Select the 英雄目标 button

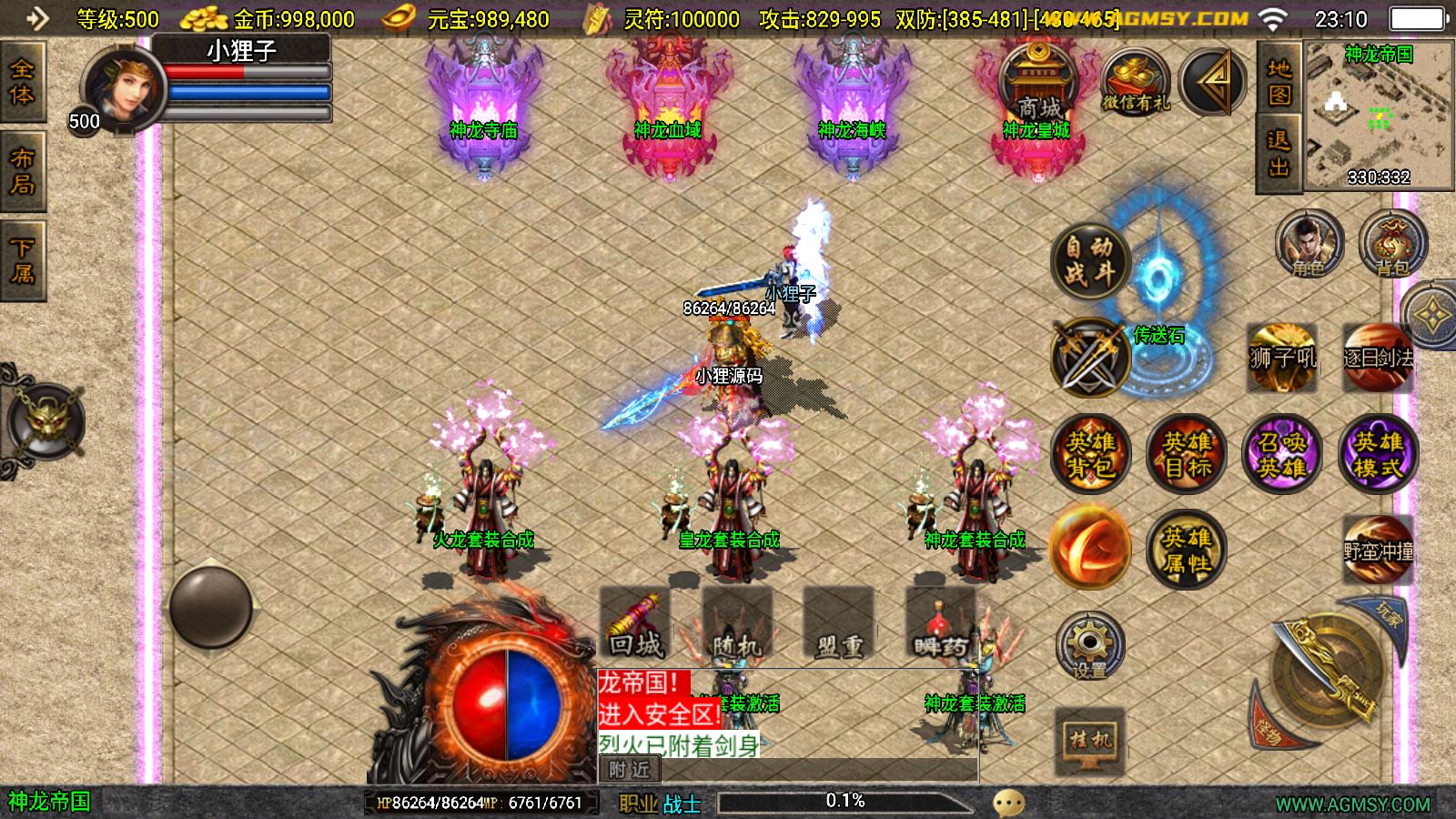click(x=1187, y=454)
